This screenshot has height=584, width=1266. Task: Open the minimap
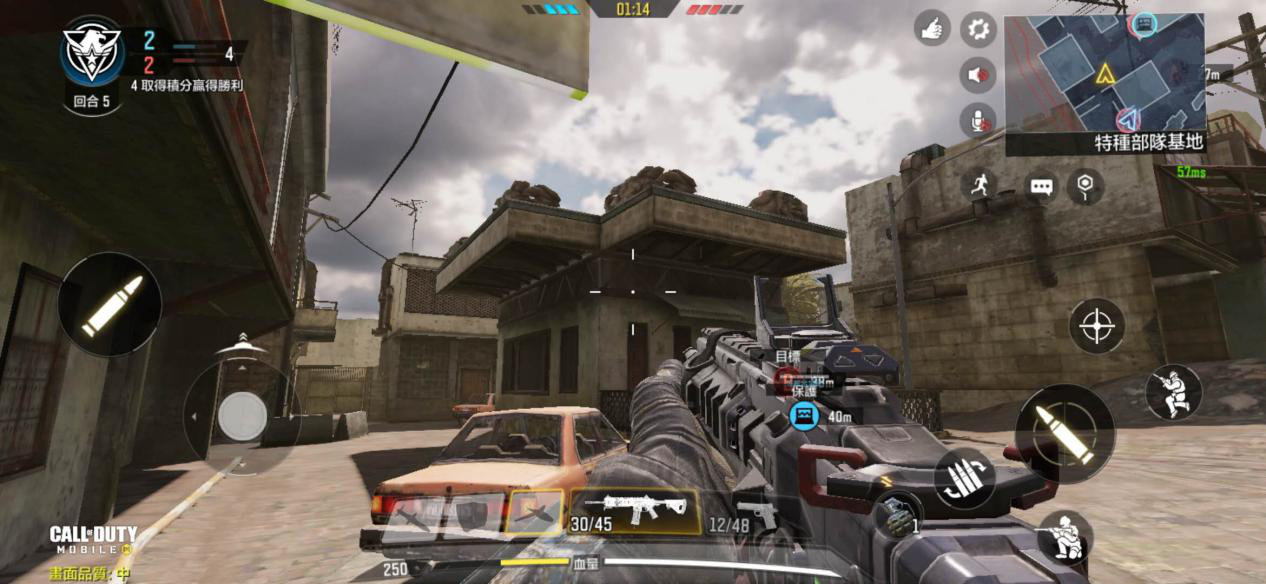pyautogui.click(x=1104, y=73)
